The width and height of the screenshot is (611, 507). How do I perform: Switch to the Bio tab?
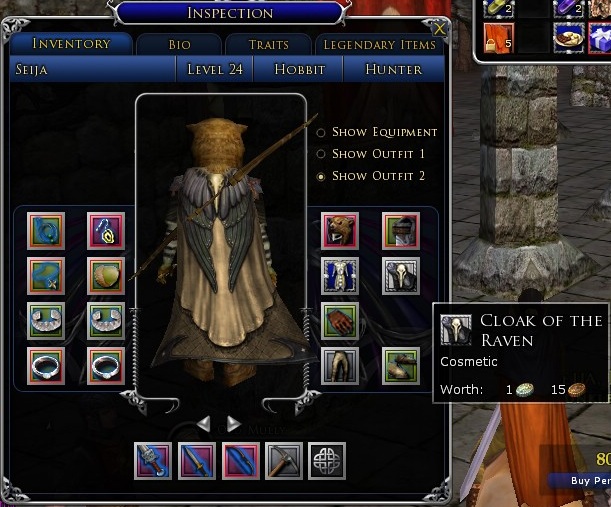[x=179, y=45]
